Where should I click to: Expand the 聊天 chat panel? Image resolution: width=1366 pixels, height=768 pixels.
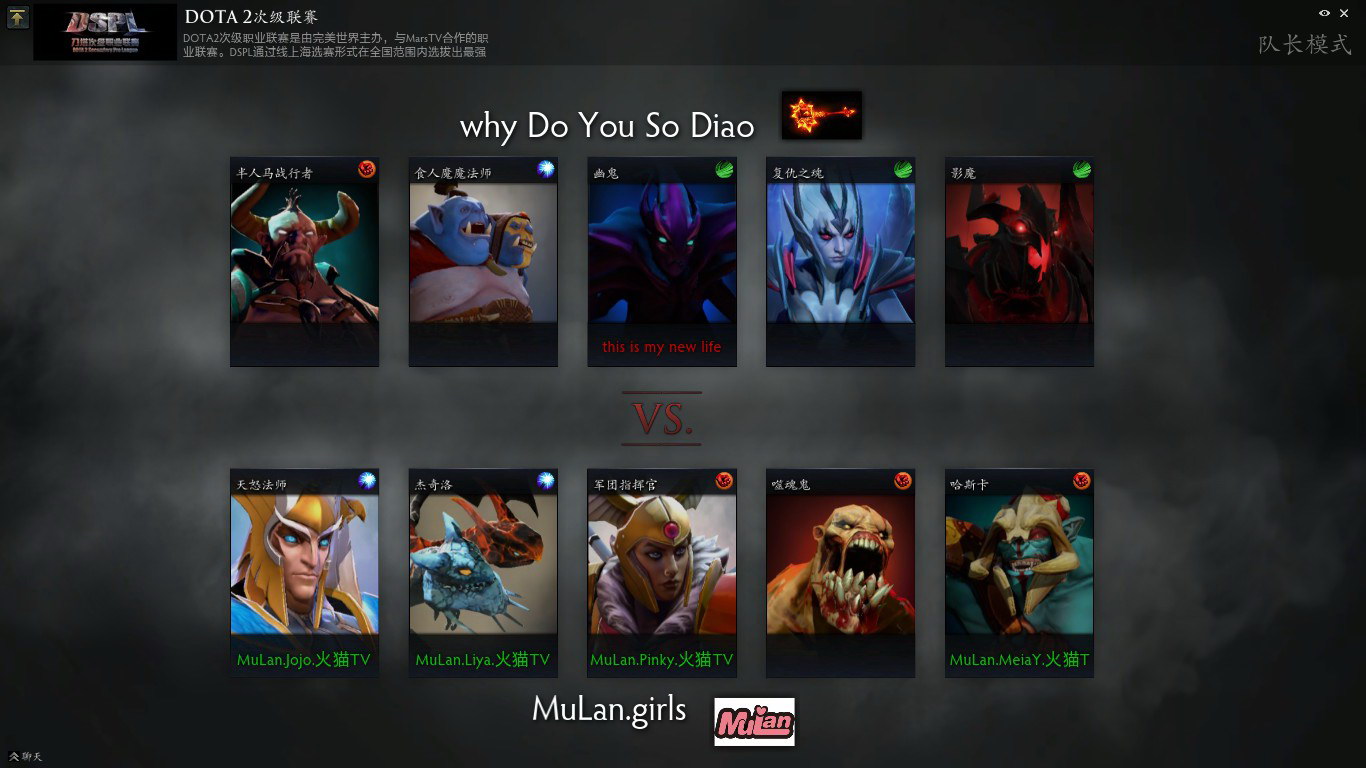(25, 756)
